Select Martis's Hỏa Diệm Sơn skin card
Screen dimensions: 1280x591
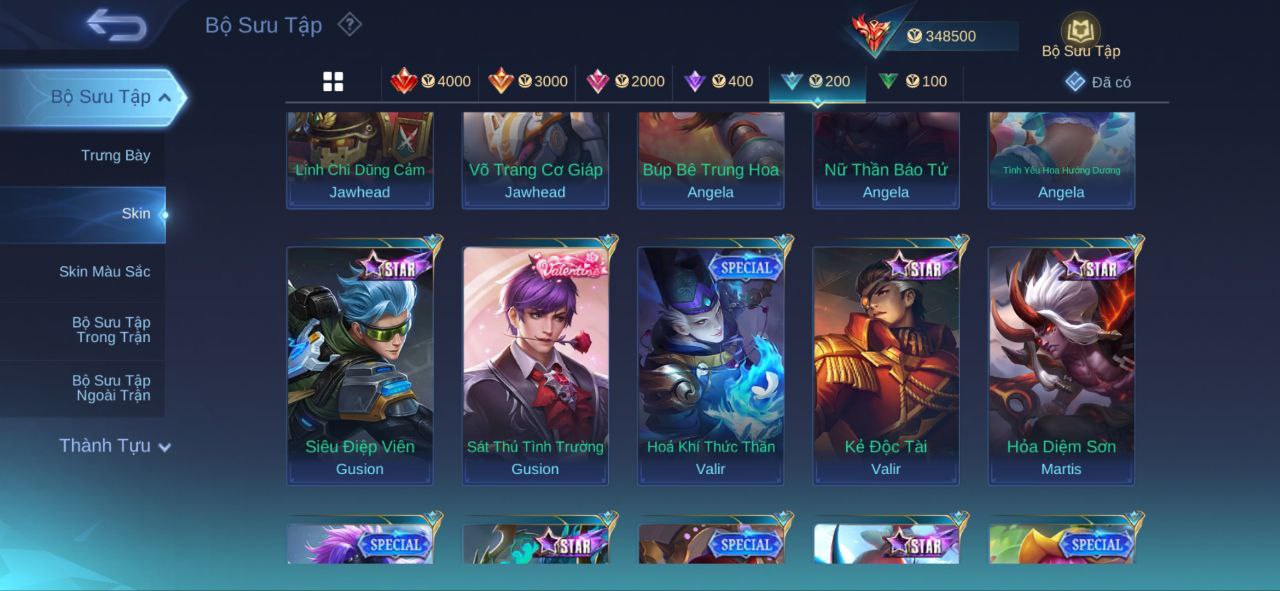pyautogui.click(x=1061, y=365)
